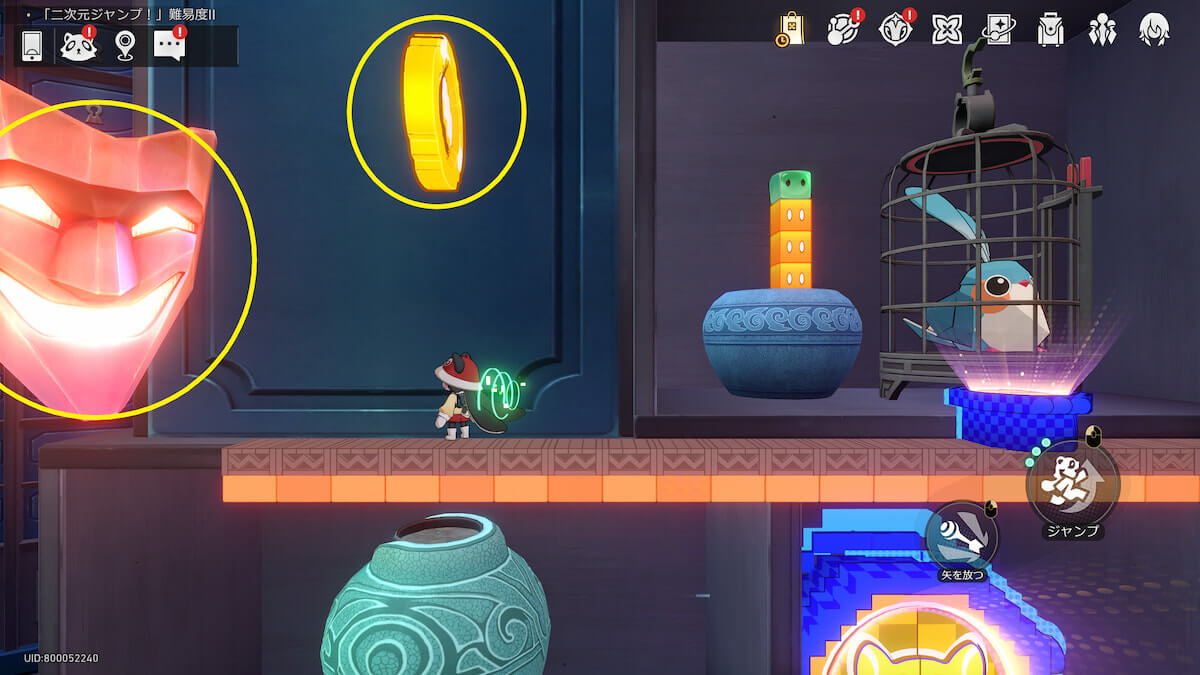Open the raccoon face icon menu
Screen dimensions: 1200x675
(77, 46)
